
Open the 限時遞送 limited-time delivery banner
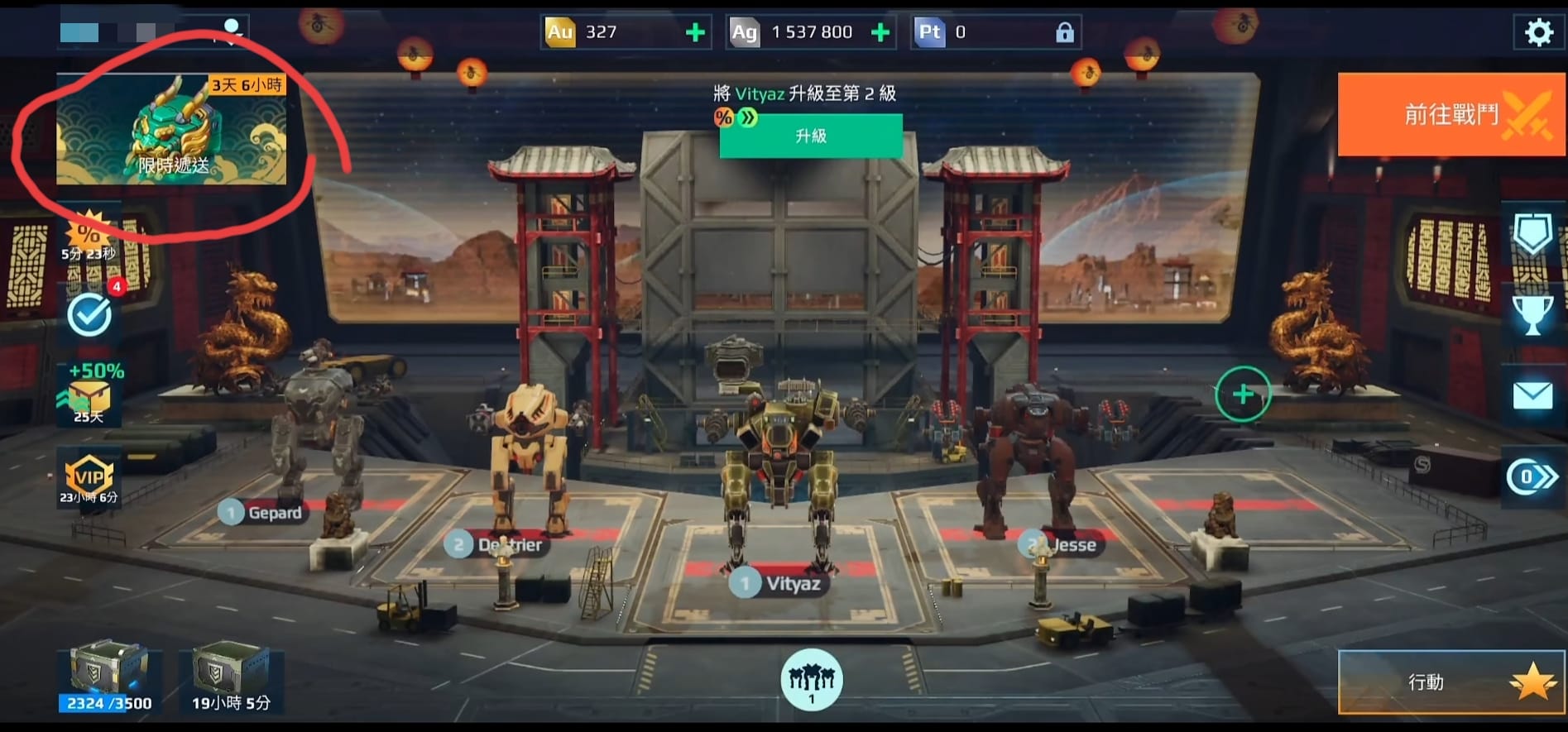pyautogui.click(x=171, y=129)
